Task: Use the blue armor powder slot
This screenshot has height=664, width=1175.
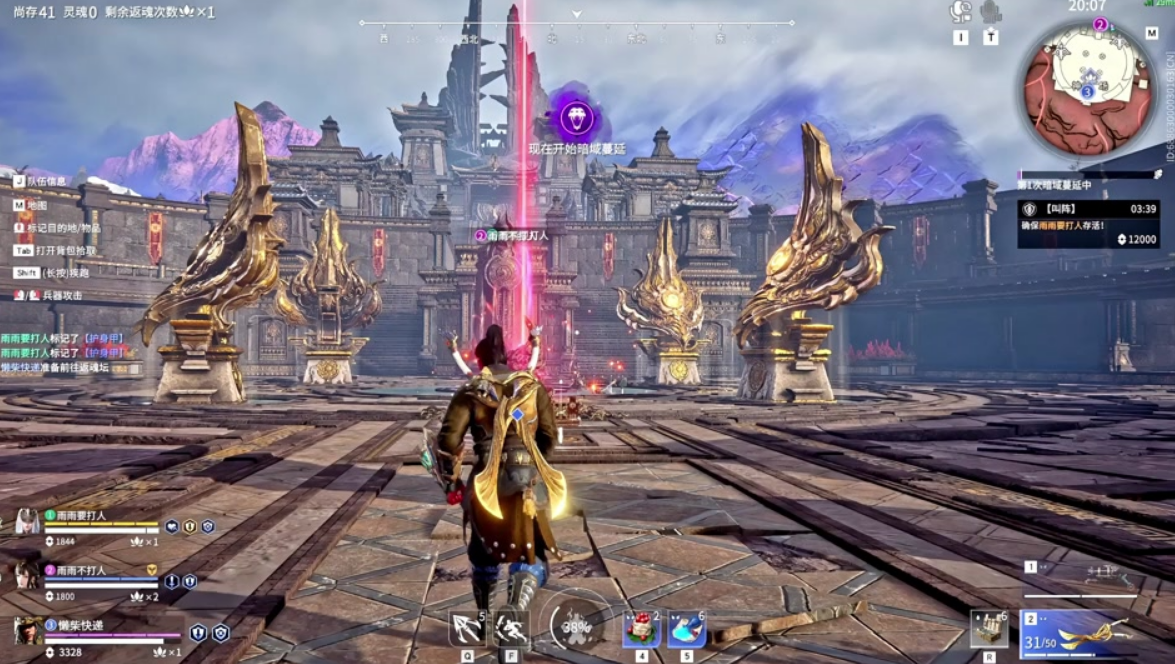Action: (687, 629)
